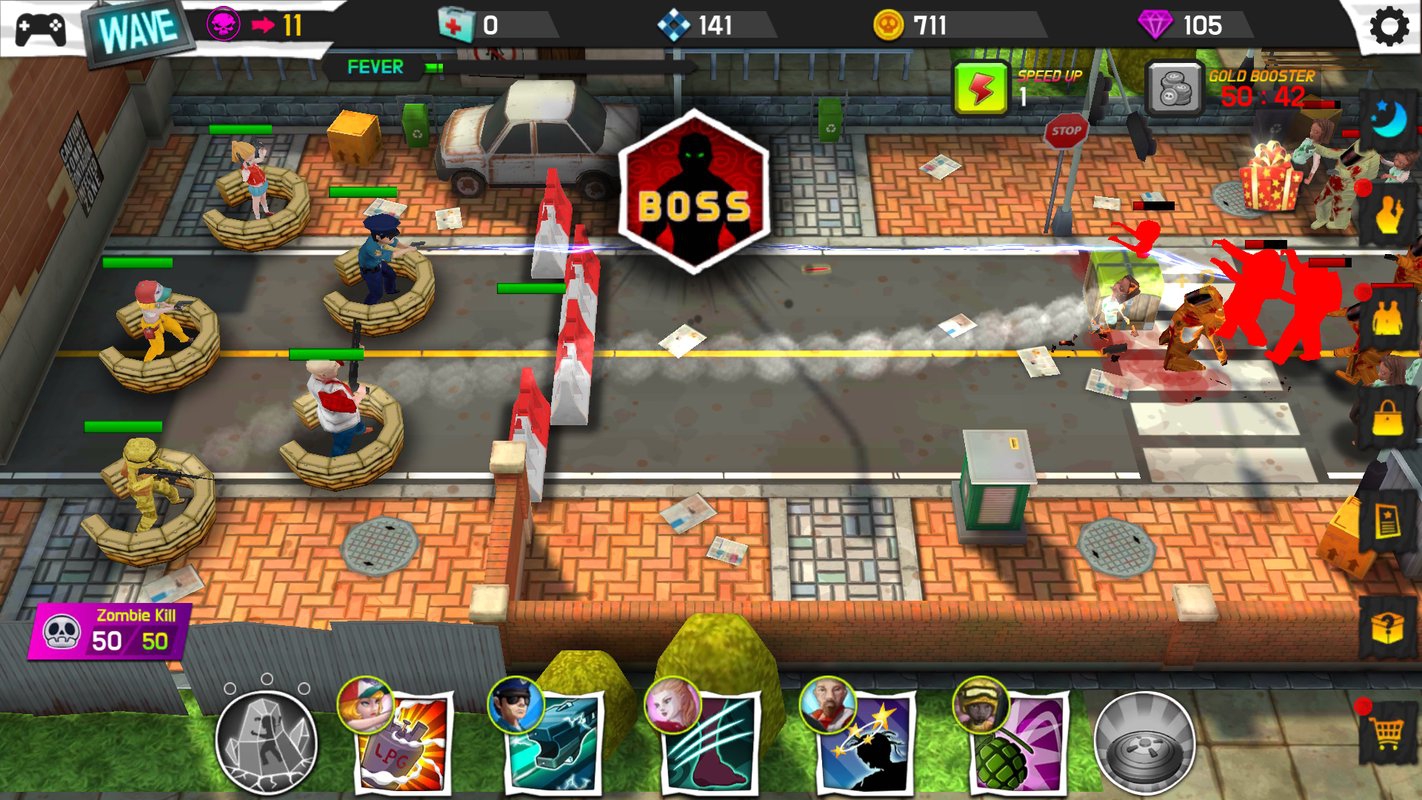Tap the medkit counter icon
Screen dimensions: 1422x800
[x=456, y=25]
